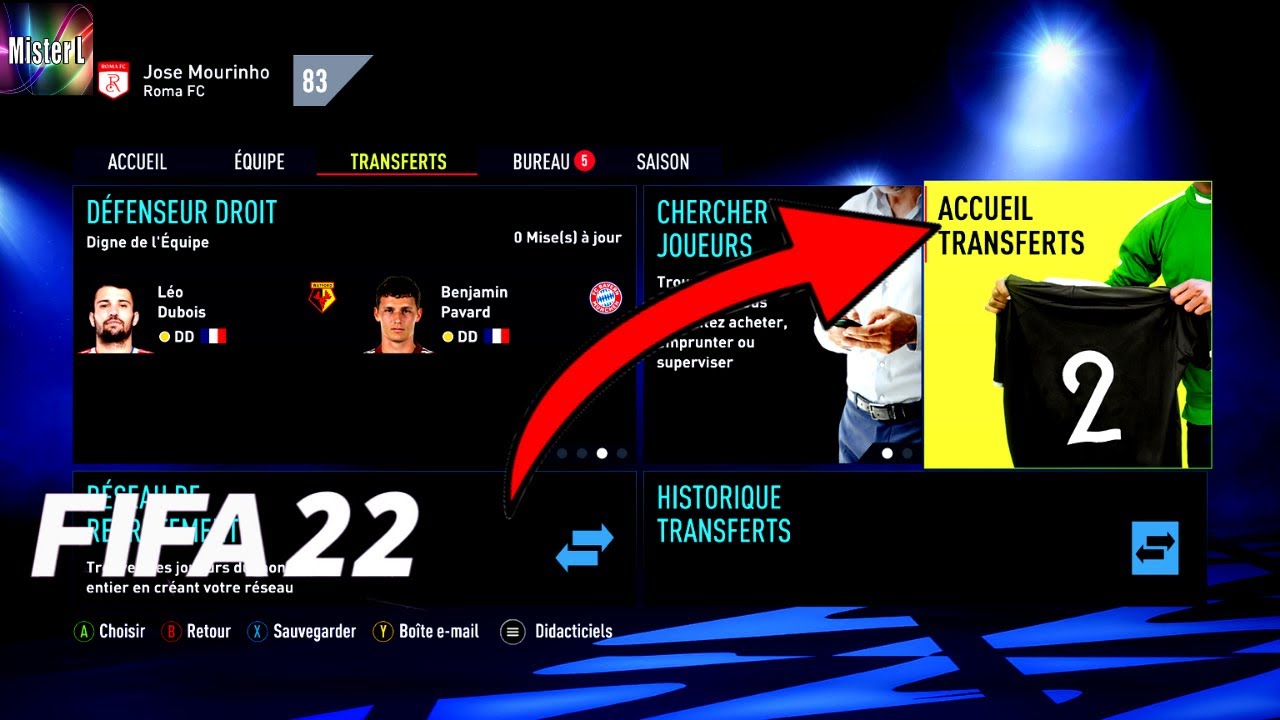Go to the BUREAU tab

542,162
